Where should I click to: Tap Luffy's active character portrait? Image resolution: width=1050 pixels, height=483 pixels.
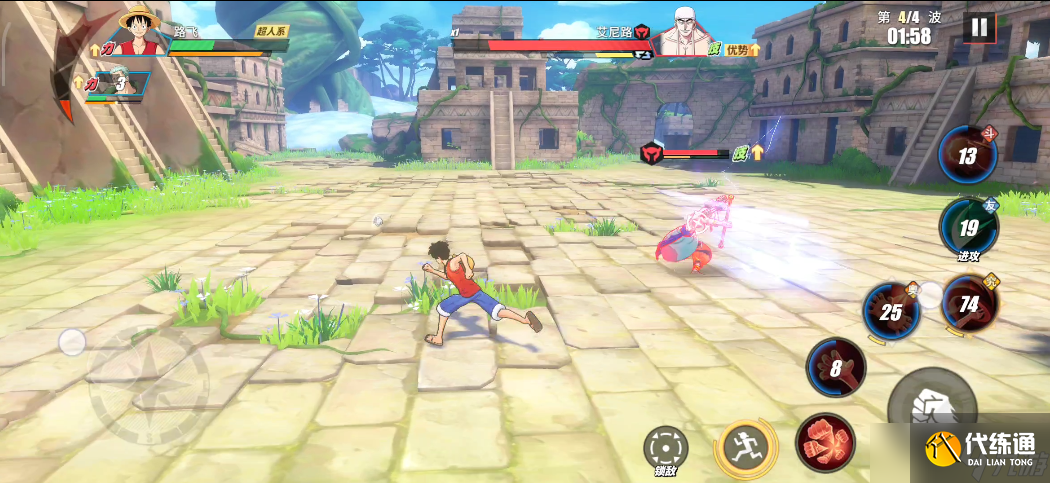140,31
